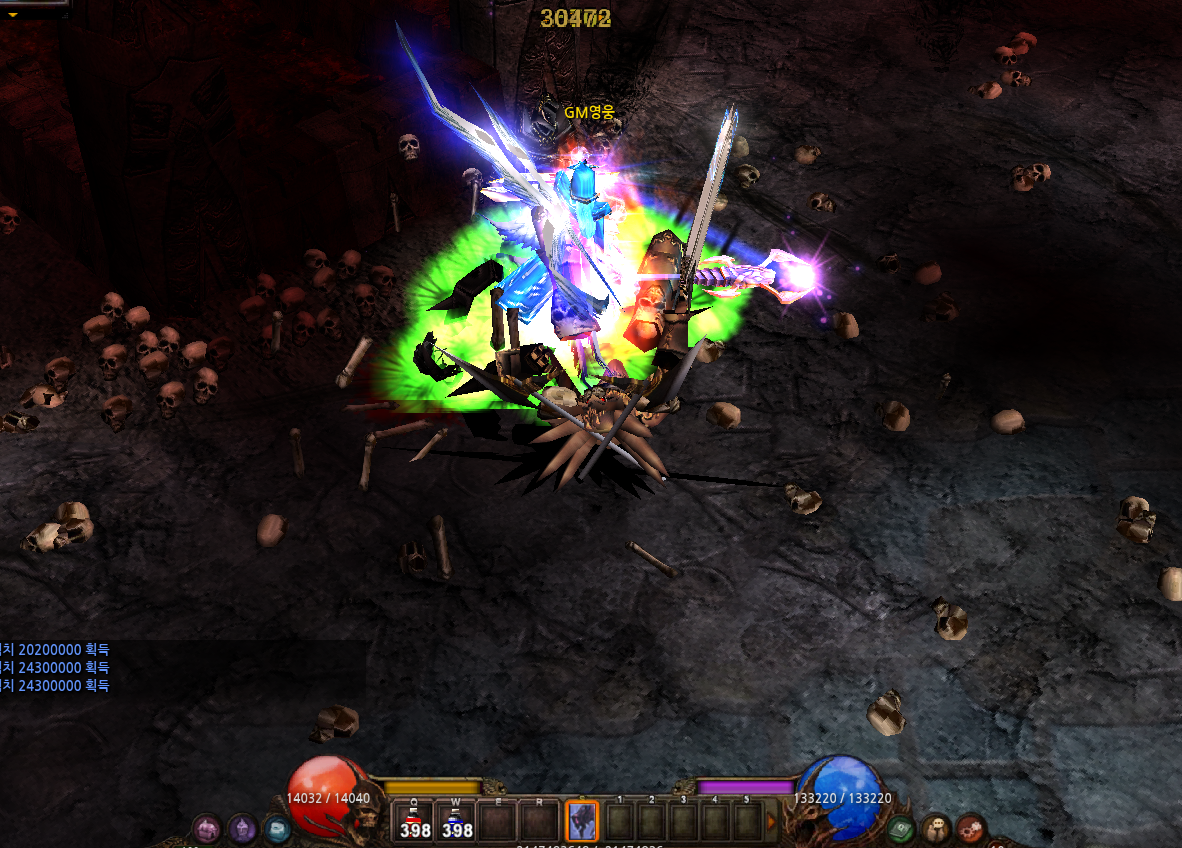This screenshot has height=848, width=1182.
Task: Click the blue round icon by health orb
Action: pos(276,828)
